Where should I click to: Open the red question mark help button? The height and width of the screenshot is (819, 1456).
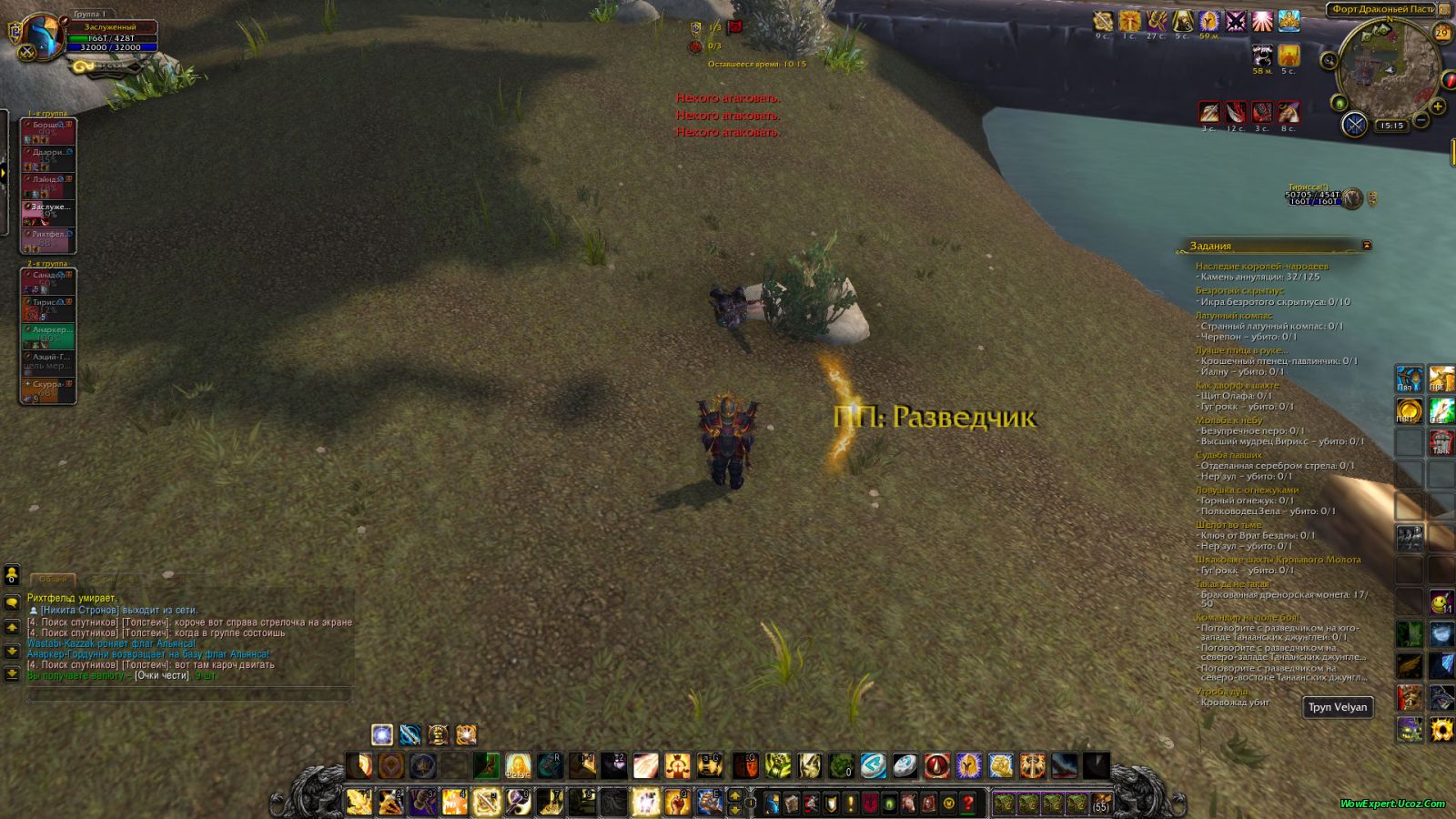tap(968, 804)
